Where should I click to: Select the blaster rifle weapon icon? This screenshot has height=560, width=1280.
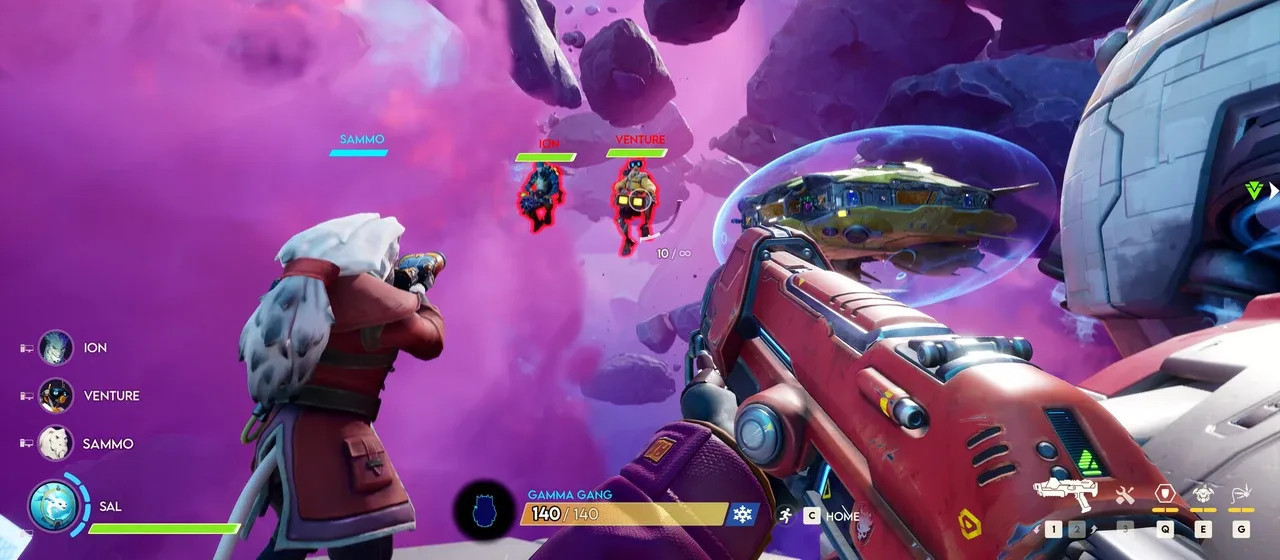tap(1064, 492)
